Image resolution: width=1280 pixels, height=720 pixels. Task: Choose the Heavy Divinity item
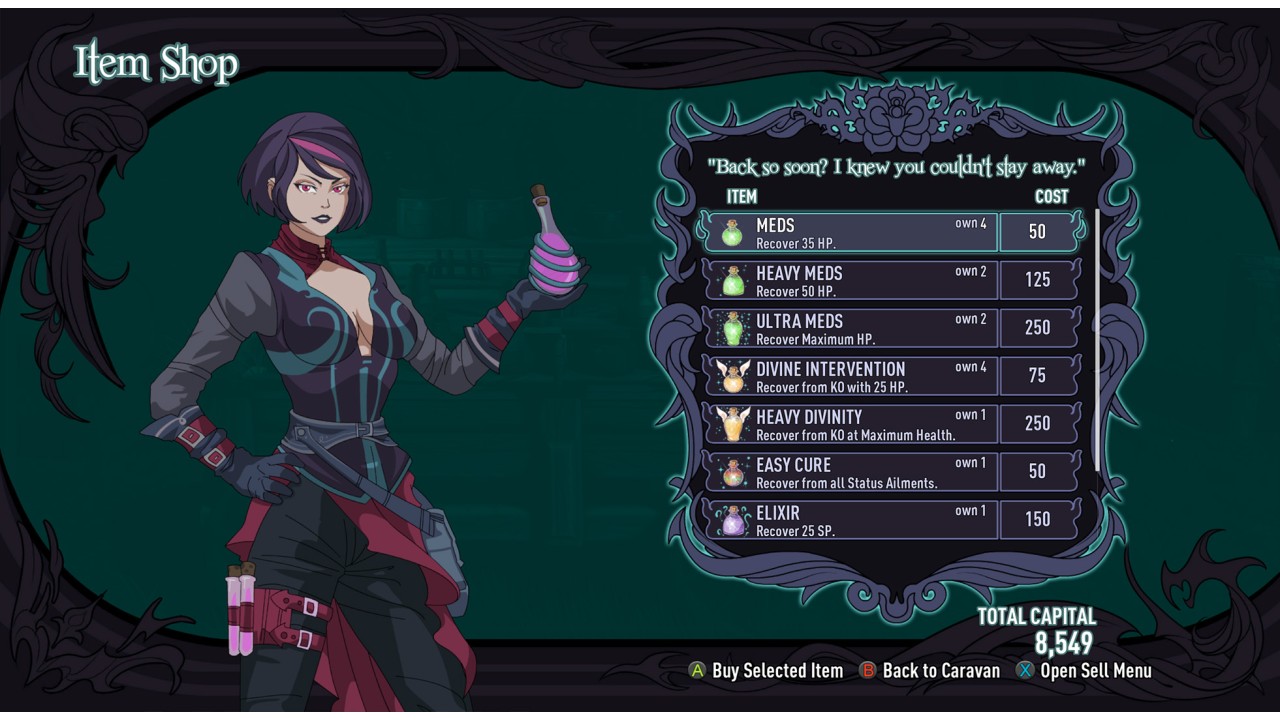852,424
